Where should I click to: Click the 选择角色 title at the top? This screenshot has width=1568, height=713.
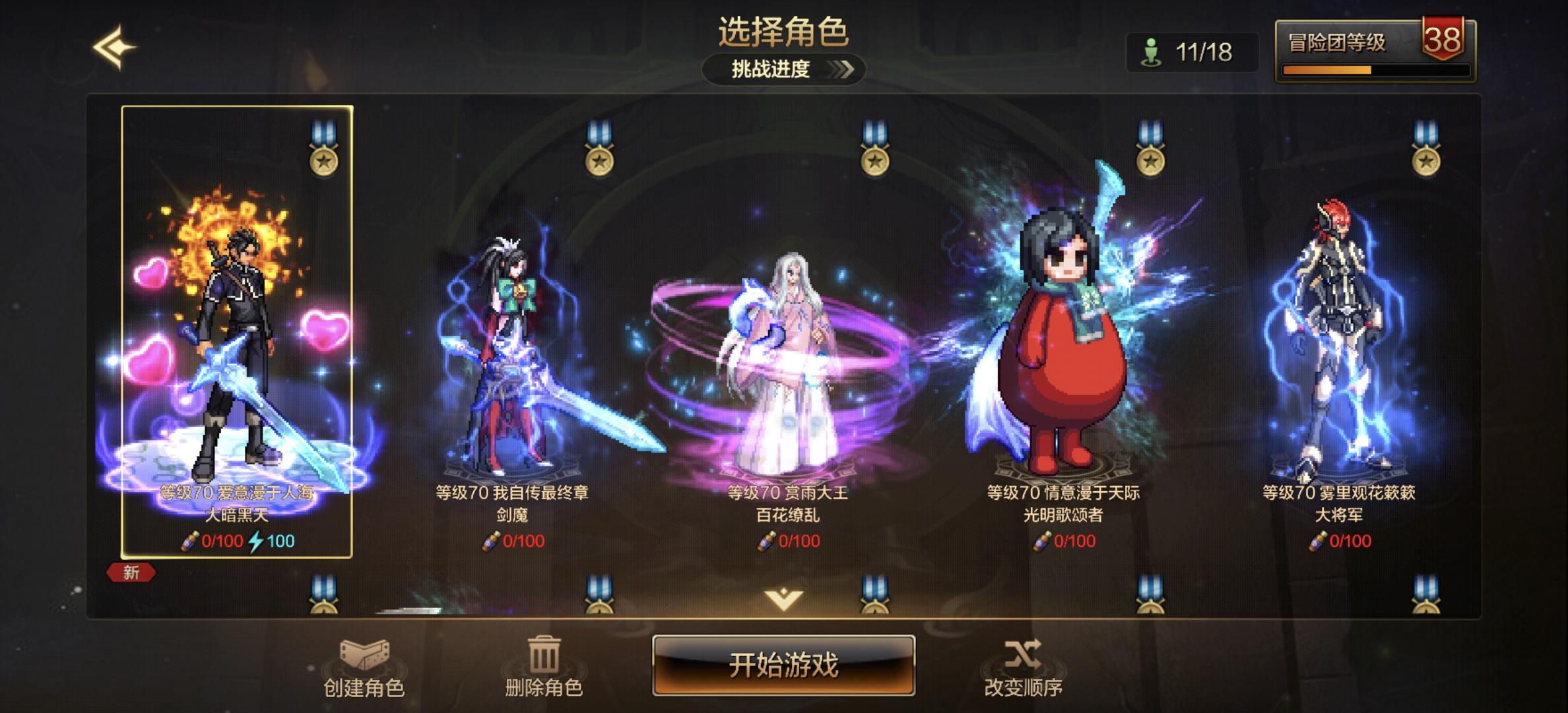click(x=784, y=34)
